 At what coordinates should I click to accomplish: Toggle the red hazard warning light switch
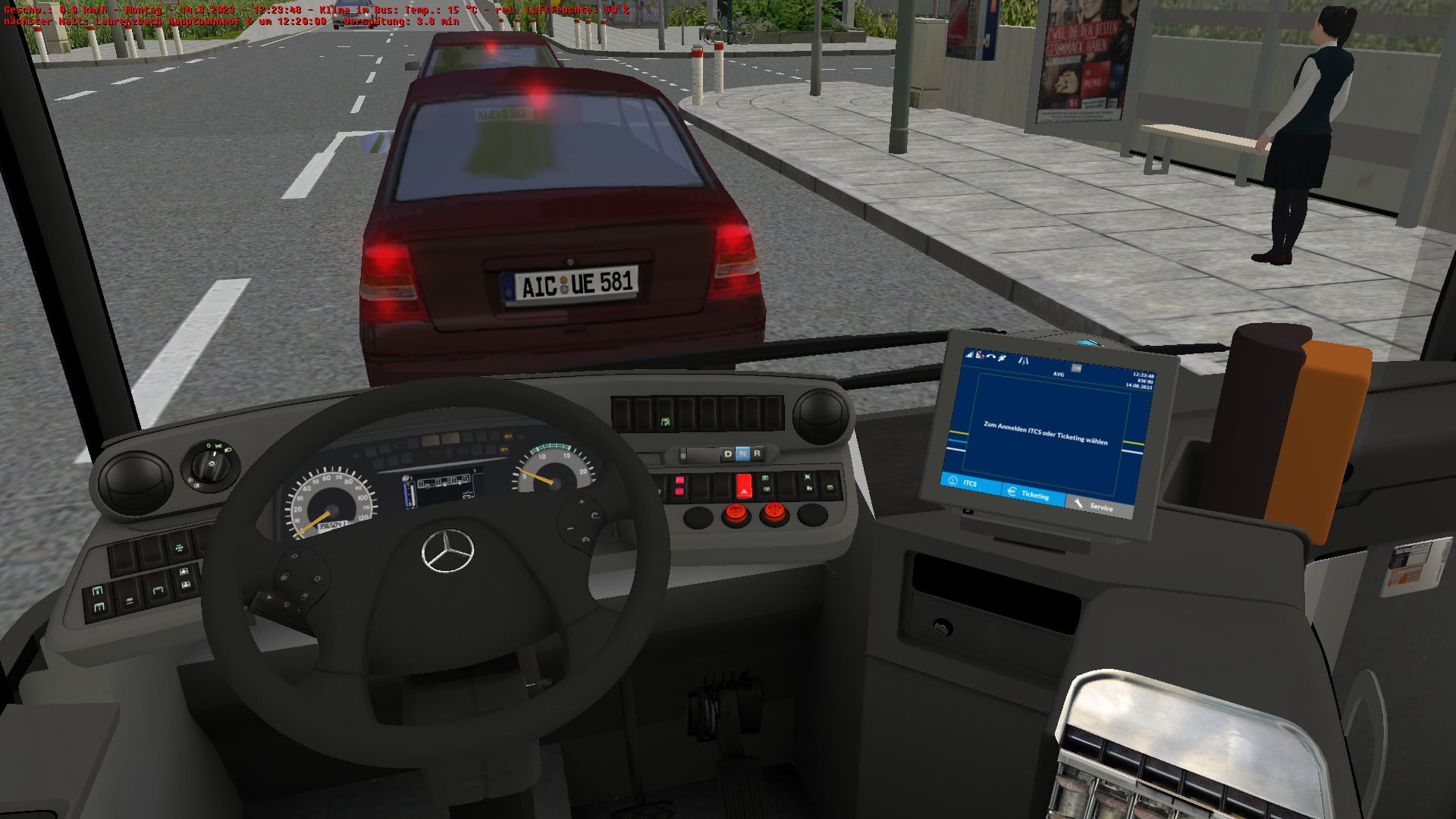[x=744, y=485]
